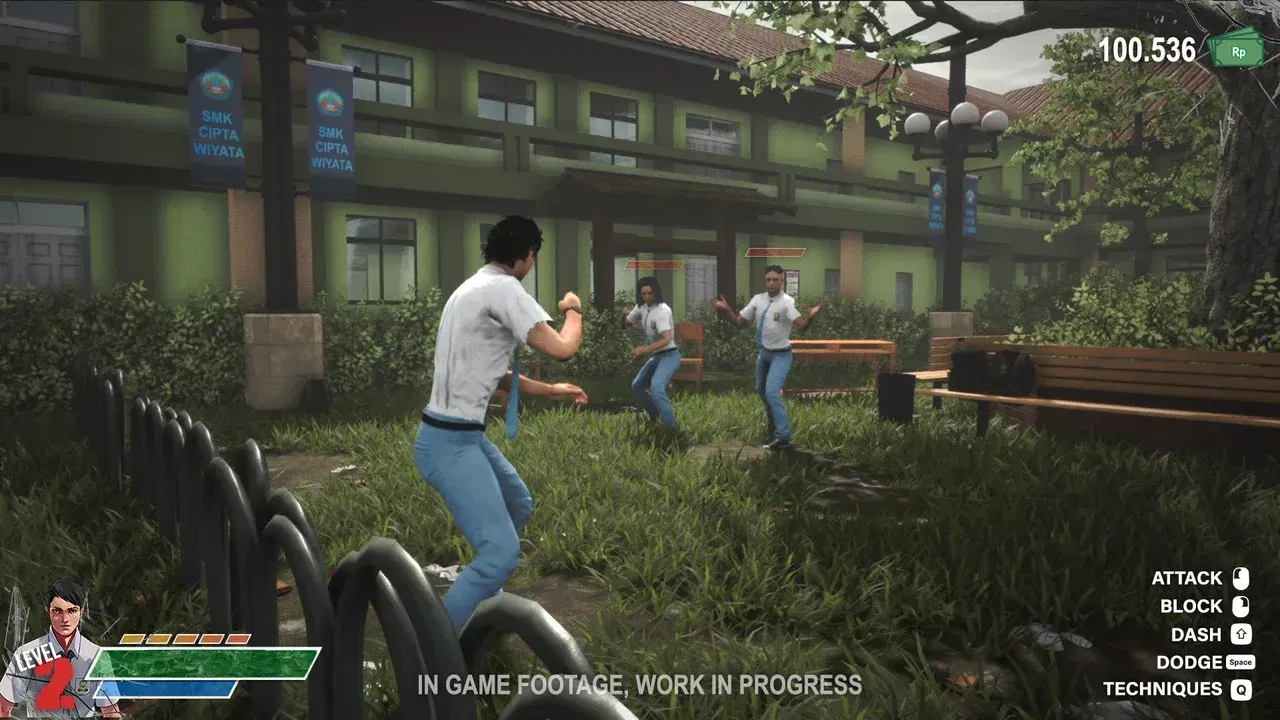Image resolution: width=1280 pixels, height=720 pixels.
Task: Toggle the middle combo segment pip
Action: click(x=185, y=638)
